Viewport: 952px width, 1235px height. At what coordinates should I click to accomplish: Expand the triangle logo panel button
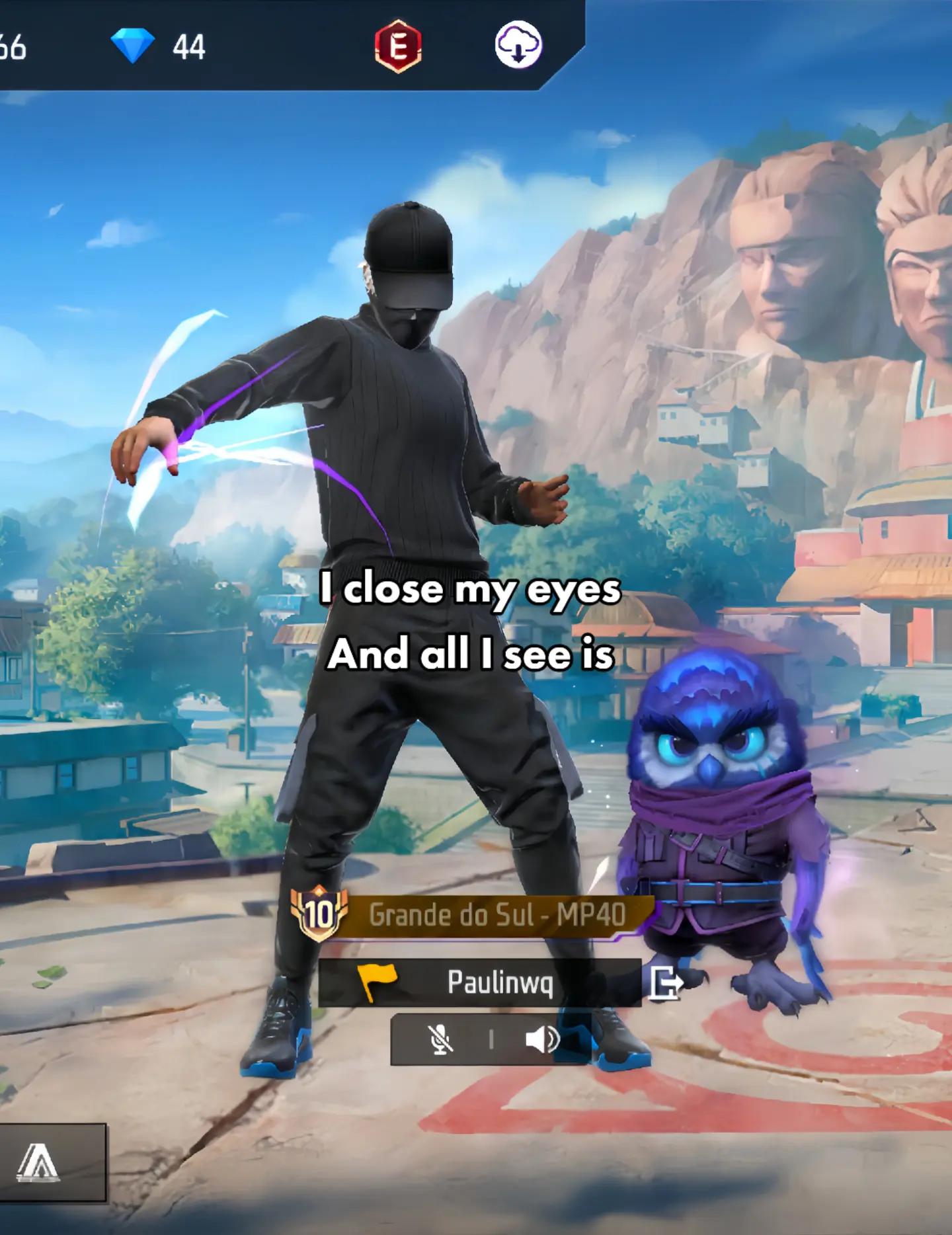pos(38,1162)
